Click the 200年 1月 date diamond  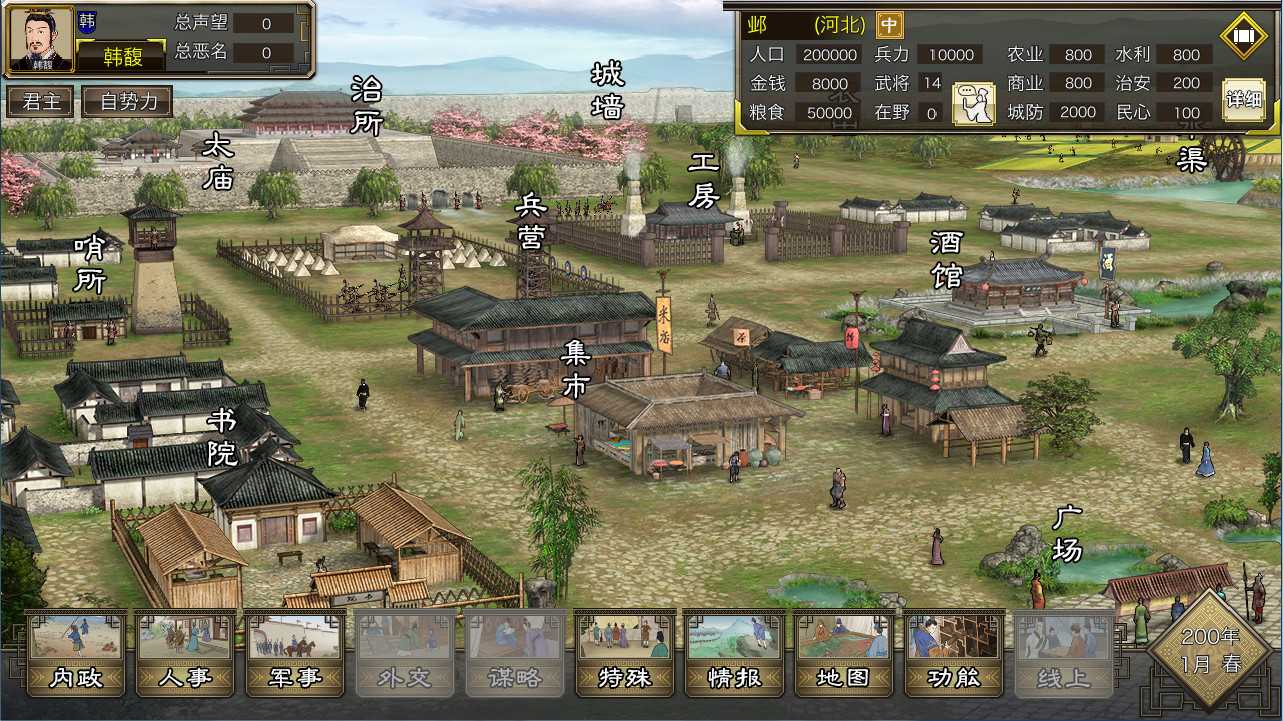[1211, 650]
